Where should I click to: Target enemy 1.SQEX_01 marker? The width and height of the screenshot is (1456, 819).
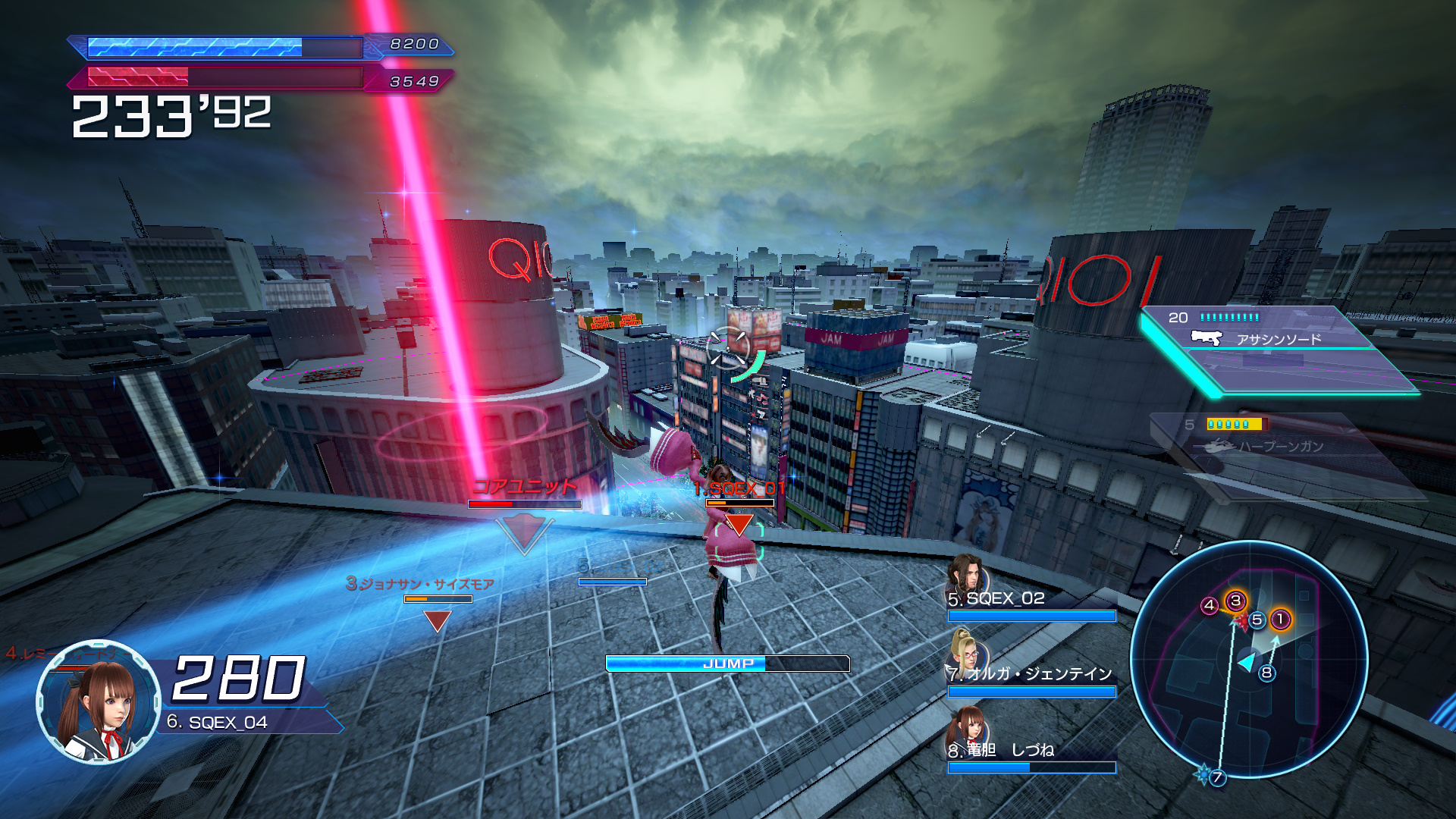[739, 522]
